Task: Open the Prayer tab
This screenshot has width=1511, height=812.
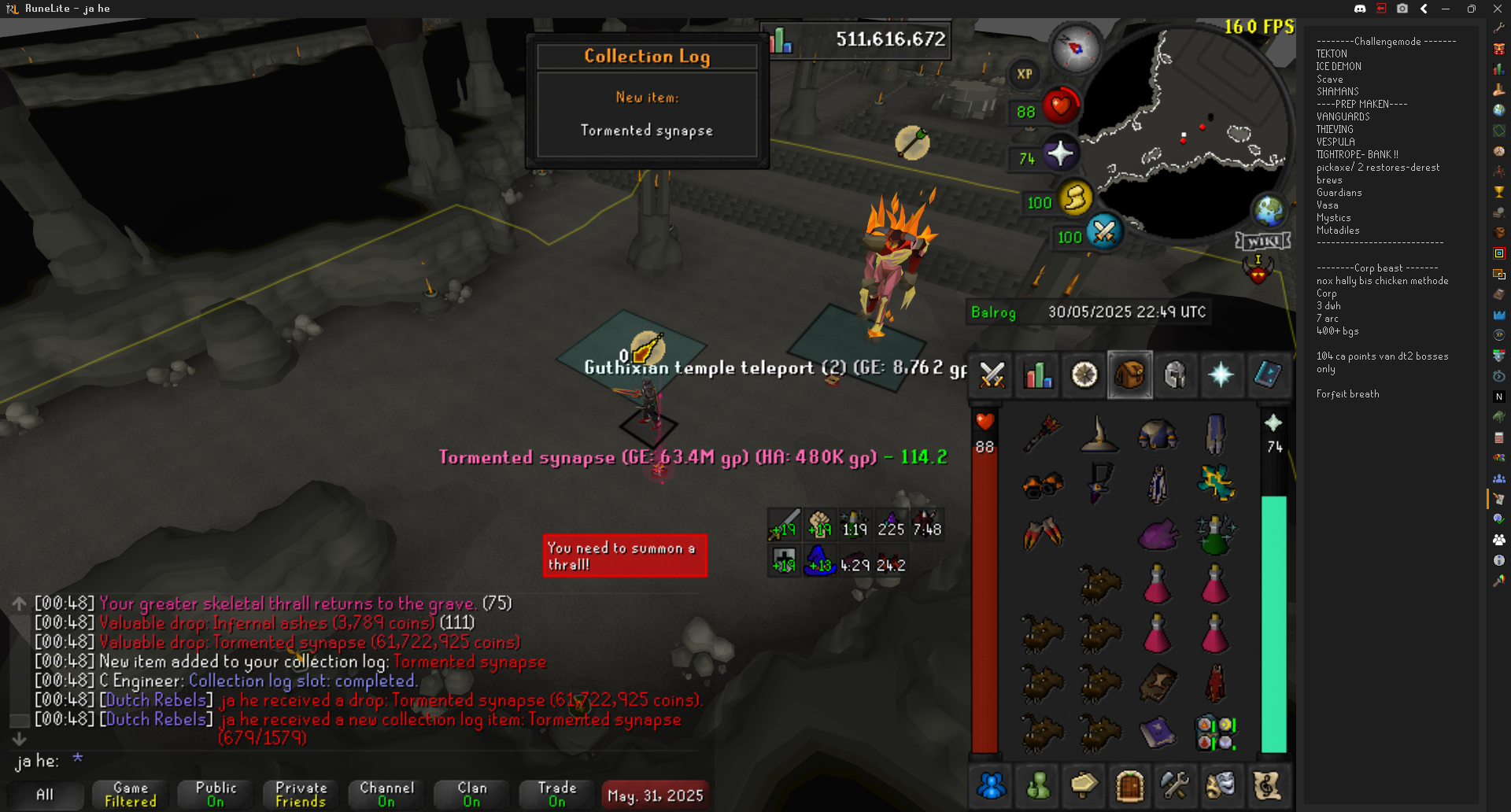Action: tap(1221, 375)
